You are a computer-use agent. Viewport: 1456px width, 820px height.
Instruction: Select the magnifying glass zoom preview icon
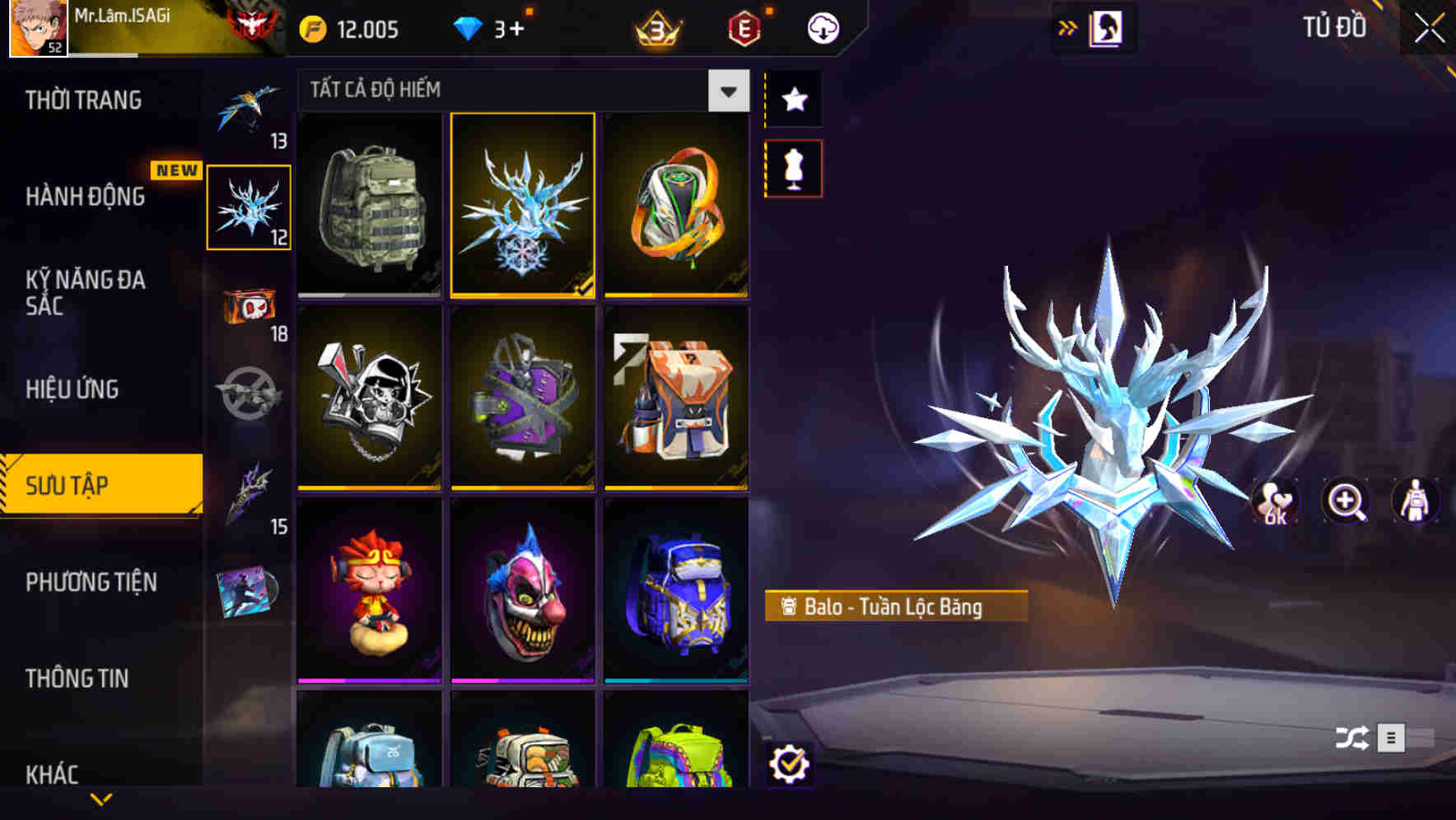coord(1345,502)
